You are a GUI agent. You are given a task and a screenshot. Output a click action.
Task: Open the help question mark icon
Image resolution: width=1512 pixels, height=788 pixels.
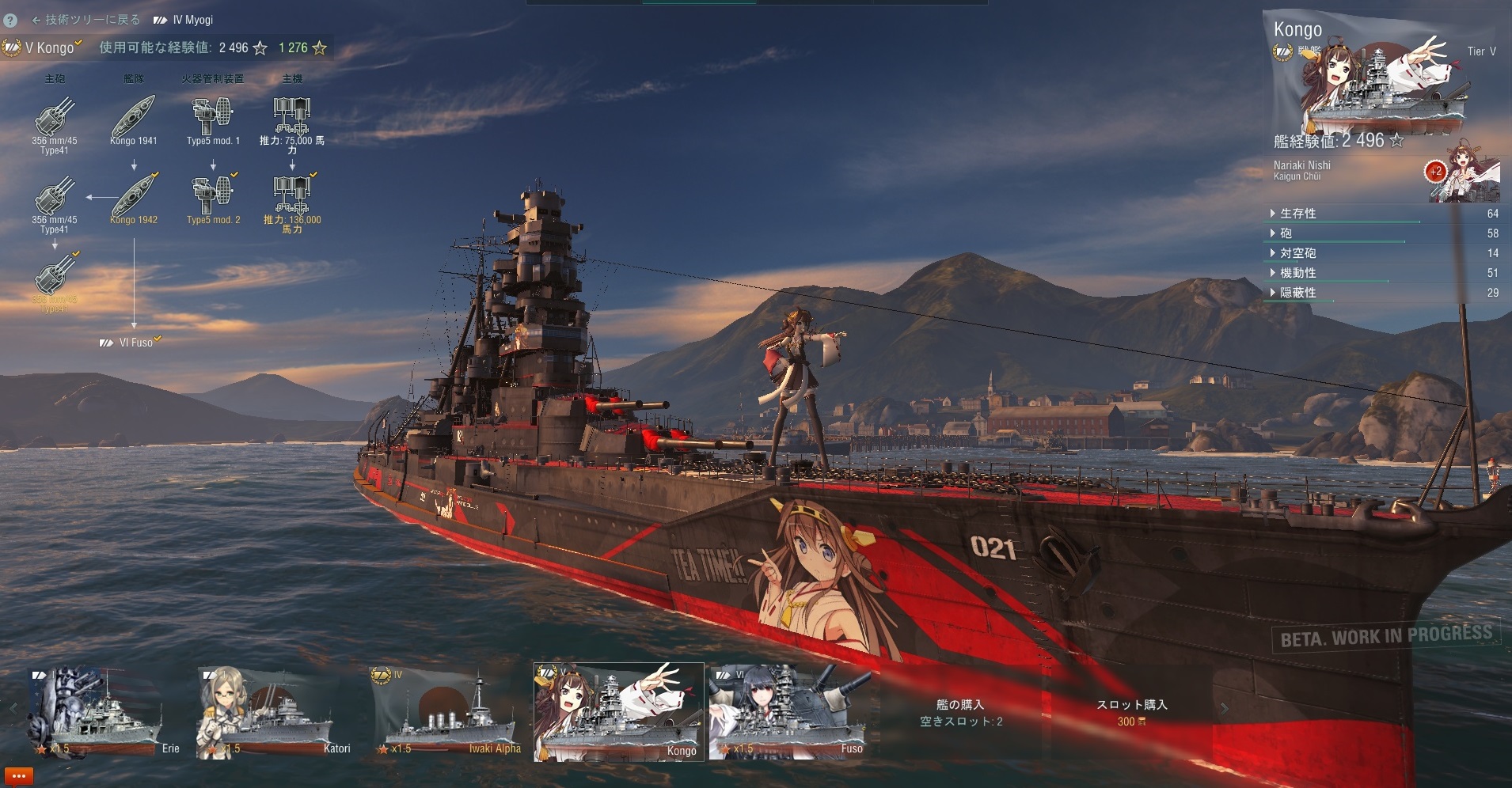coord(10,21)
